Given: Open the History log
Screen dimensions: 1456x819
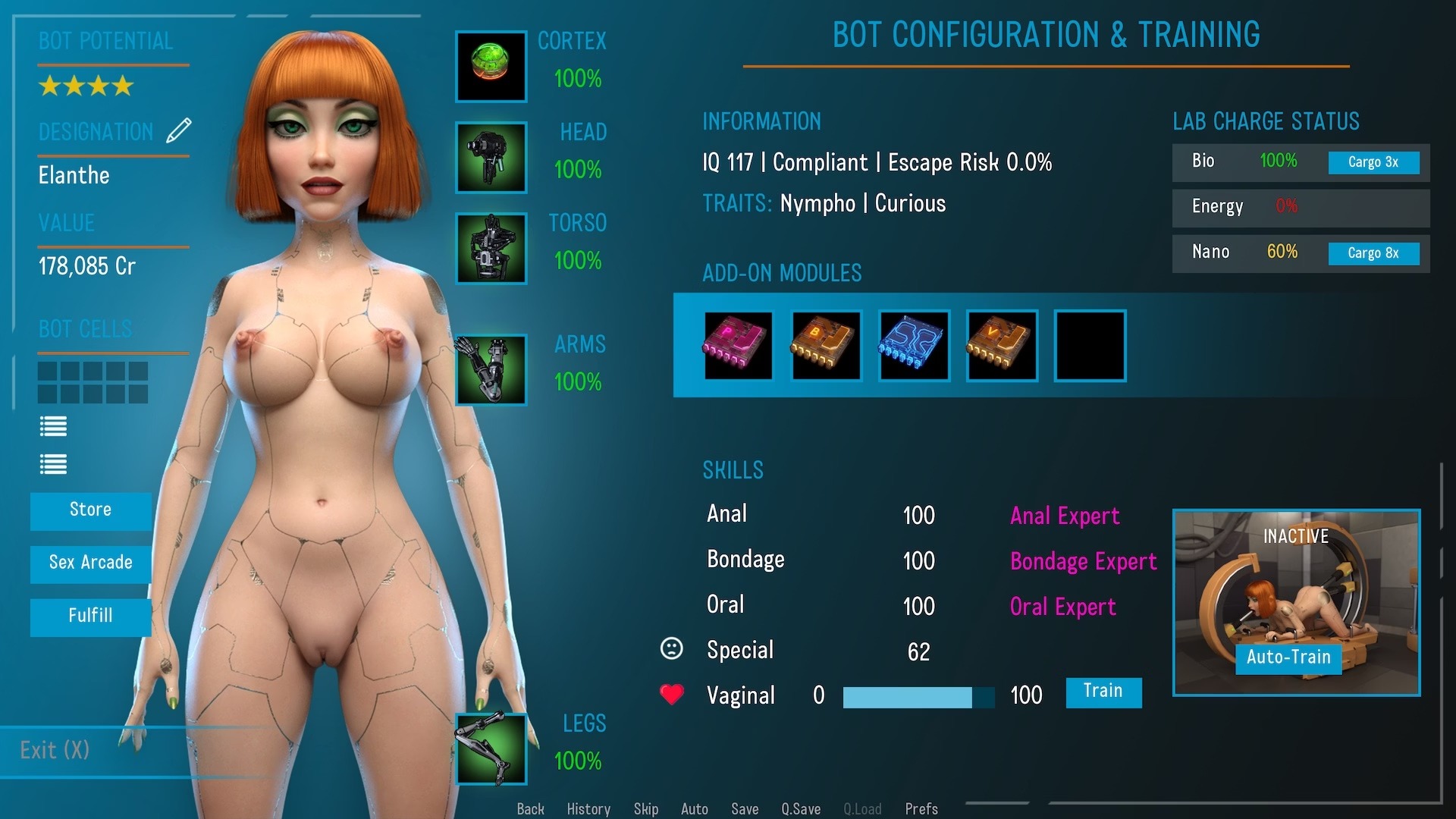Looking at the screenshot, I should pyautogui.click(x=588, y=809).
